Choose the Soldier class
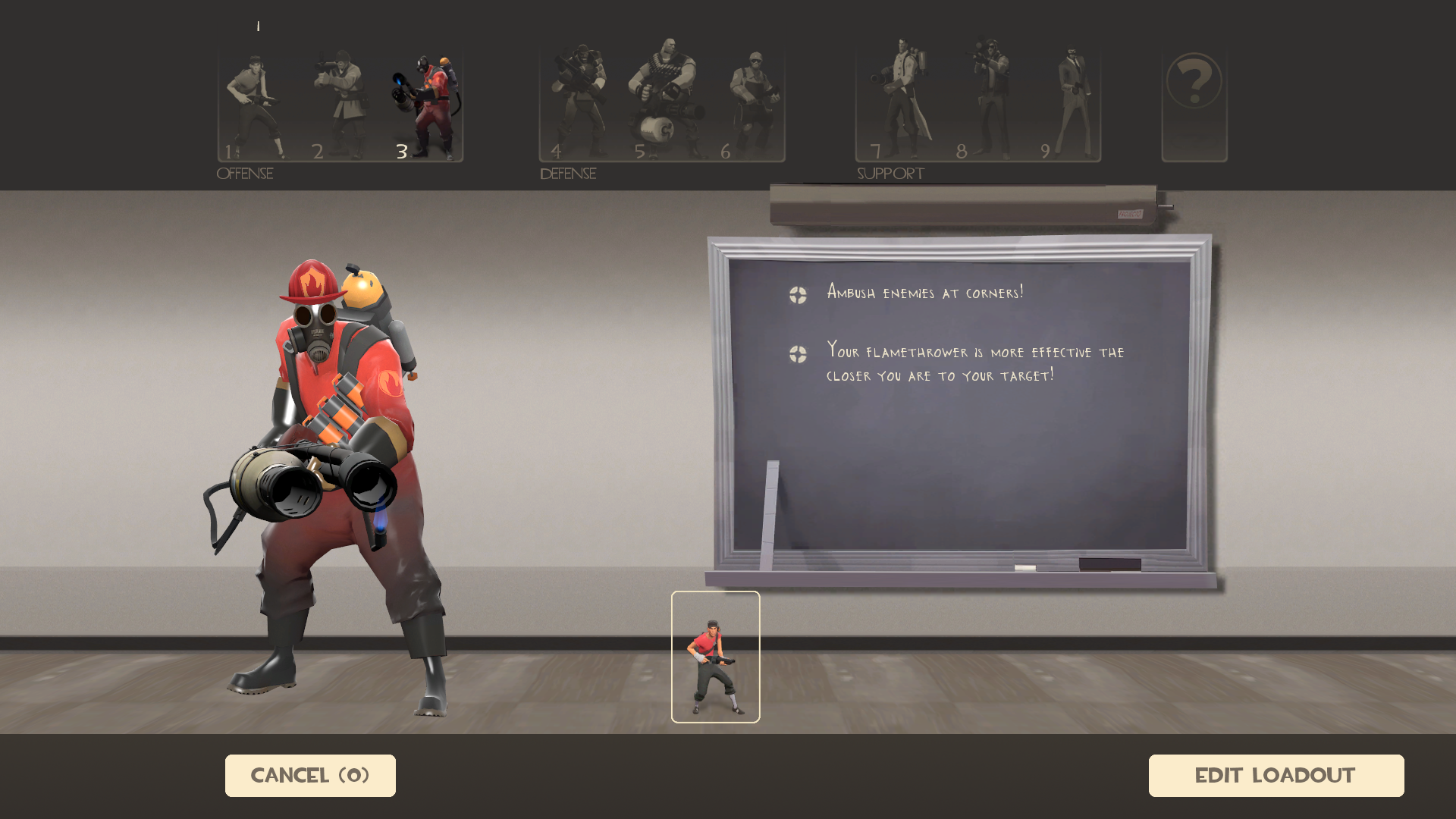This screenshot has height=819, width=1456. 340,105
